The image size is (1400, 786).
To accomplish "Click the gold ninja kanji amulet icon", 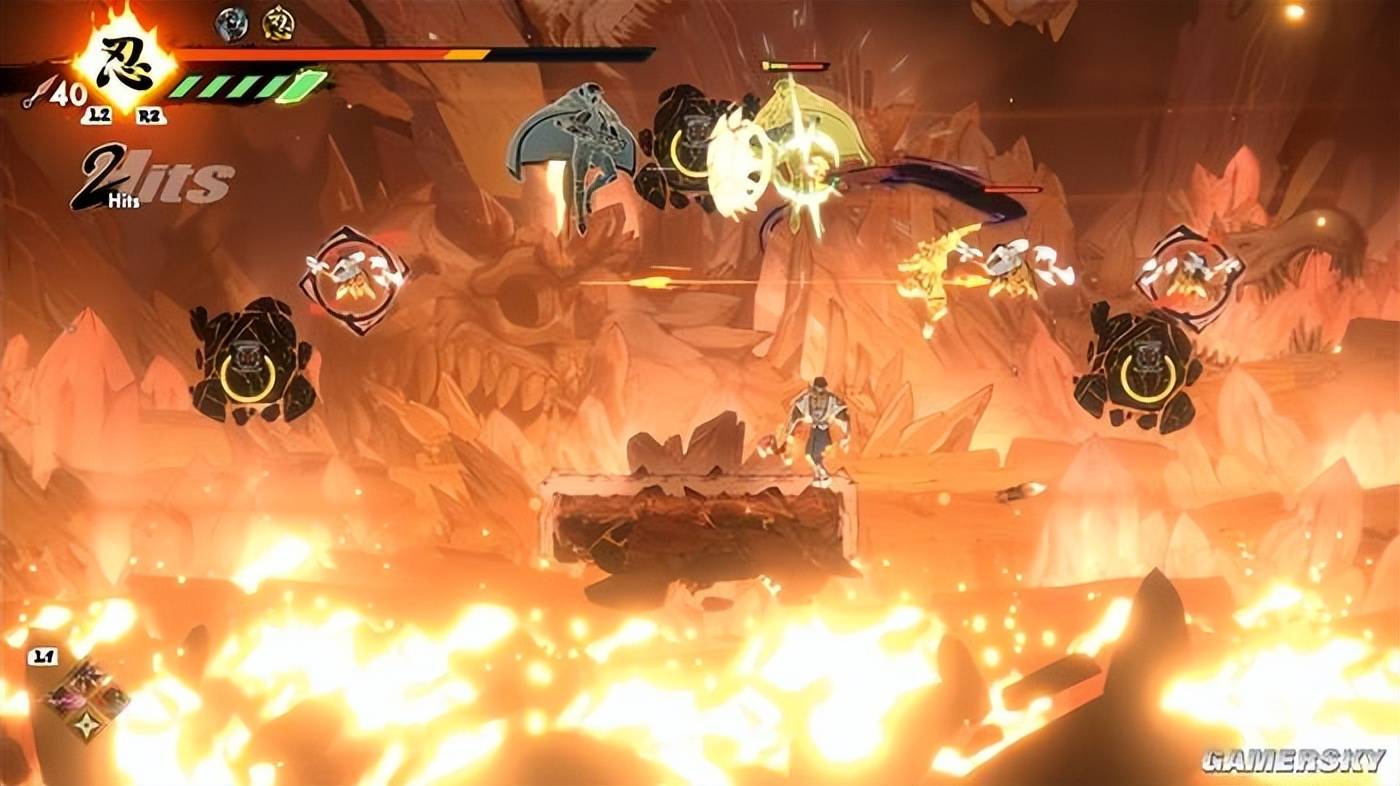I will pyautogui.click(x=278, y=23).
